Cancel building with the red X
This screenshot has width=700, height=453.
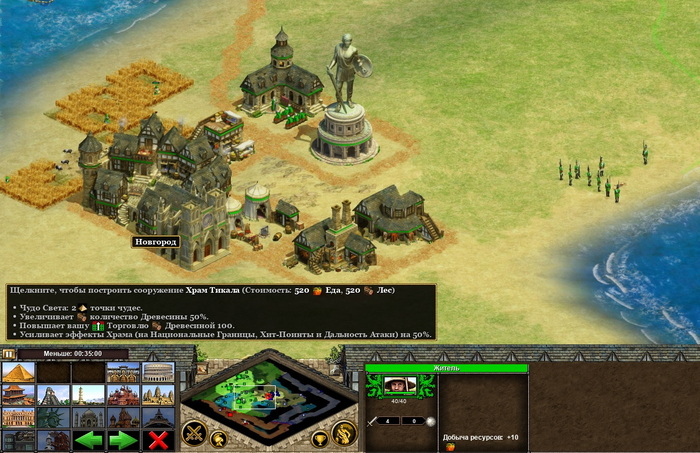(x=158, y=441)
